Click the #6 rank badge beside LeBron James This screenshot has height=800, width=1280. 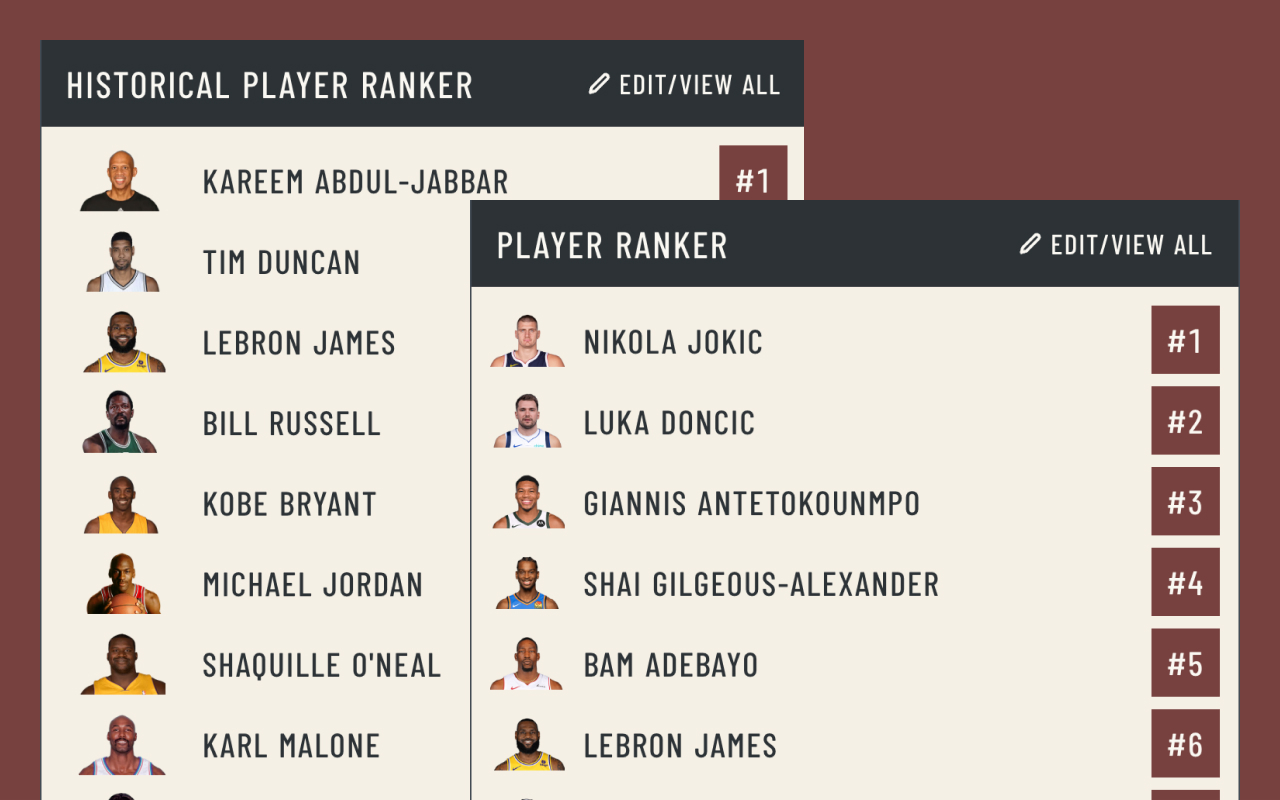click(x=1185, y=743)
